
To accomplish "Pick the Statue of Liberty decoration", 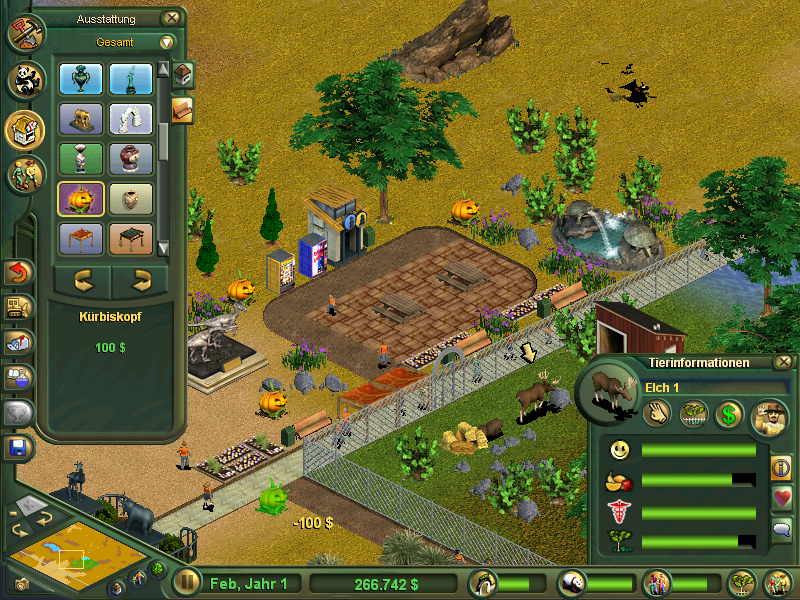I will pos(130,79).
